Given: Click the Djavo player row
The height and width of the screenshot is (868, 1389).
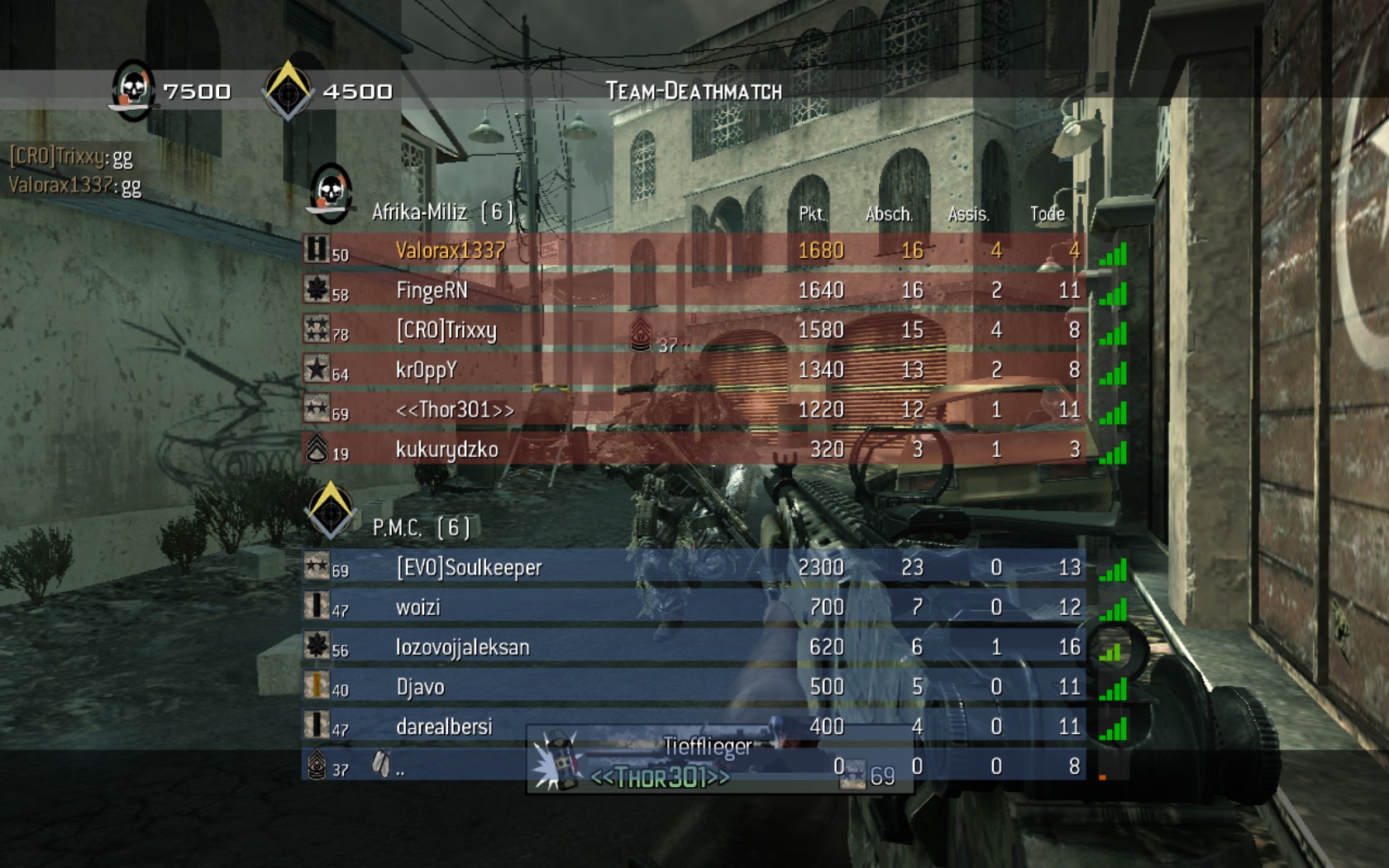Looking at the screenshot, I should click(420, 687).
